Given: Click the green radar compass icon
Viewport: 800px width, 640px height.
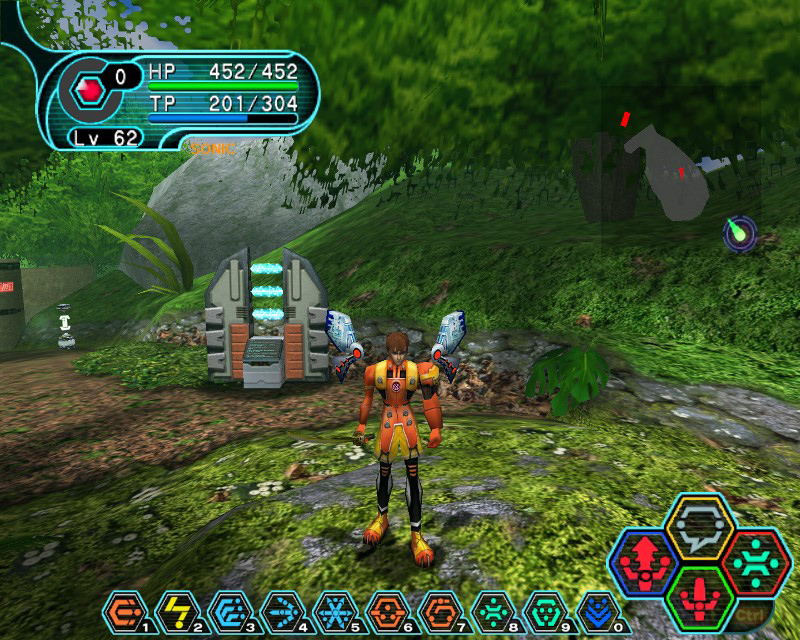Looking at the screenshot, I should click(x=740, y=233).
